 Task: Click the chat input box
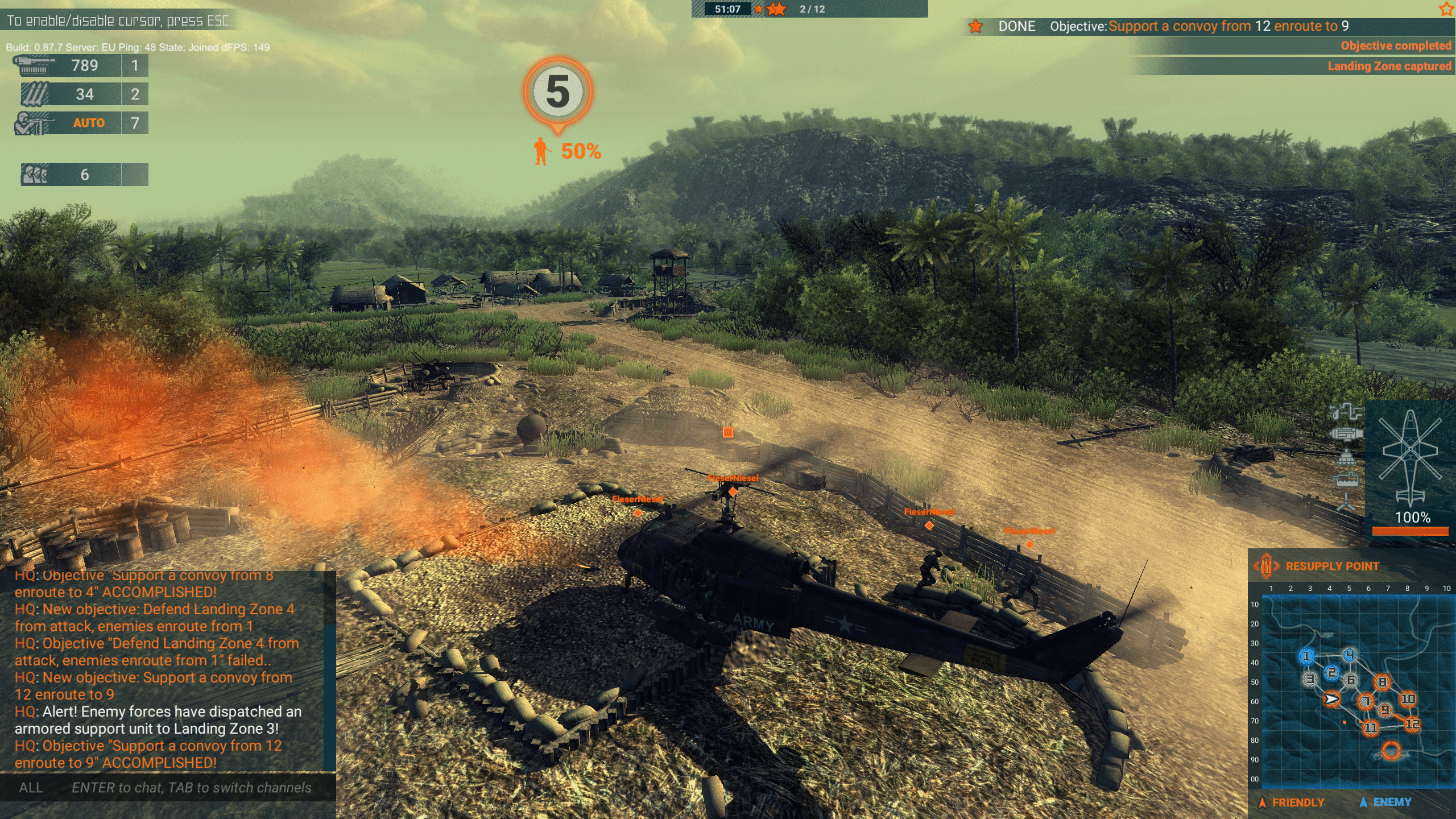191,788
